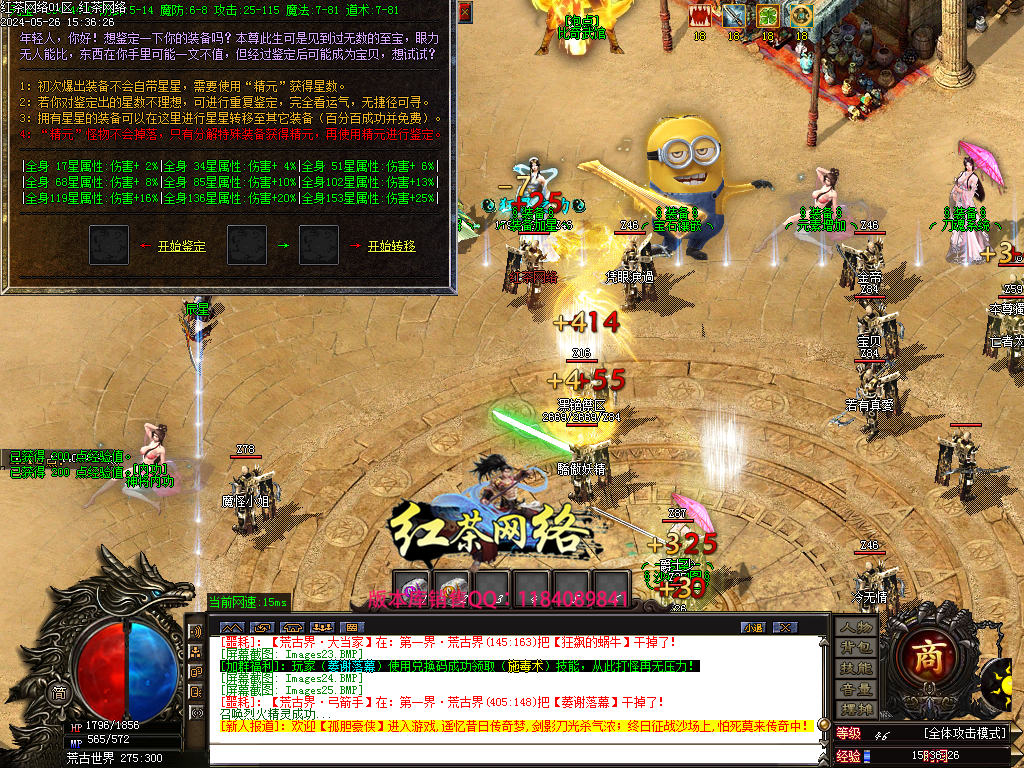Click the 开始转移 (start transfer) link
The image size is (1024, 768).
(x=391, y=246)
